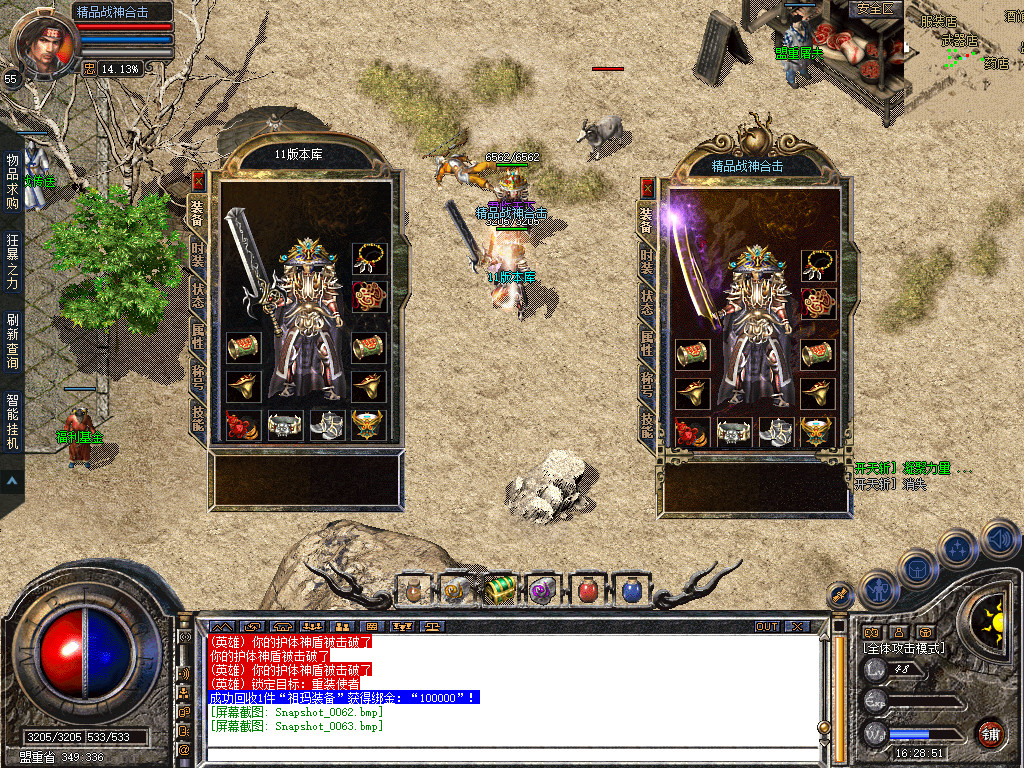This screenshot has height=768, width=1024.
Task: Open the red 铺 shop button
Action: point(990,733)
